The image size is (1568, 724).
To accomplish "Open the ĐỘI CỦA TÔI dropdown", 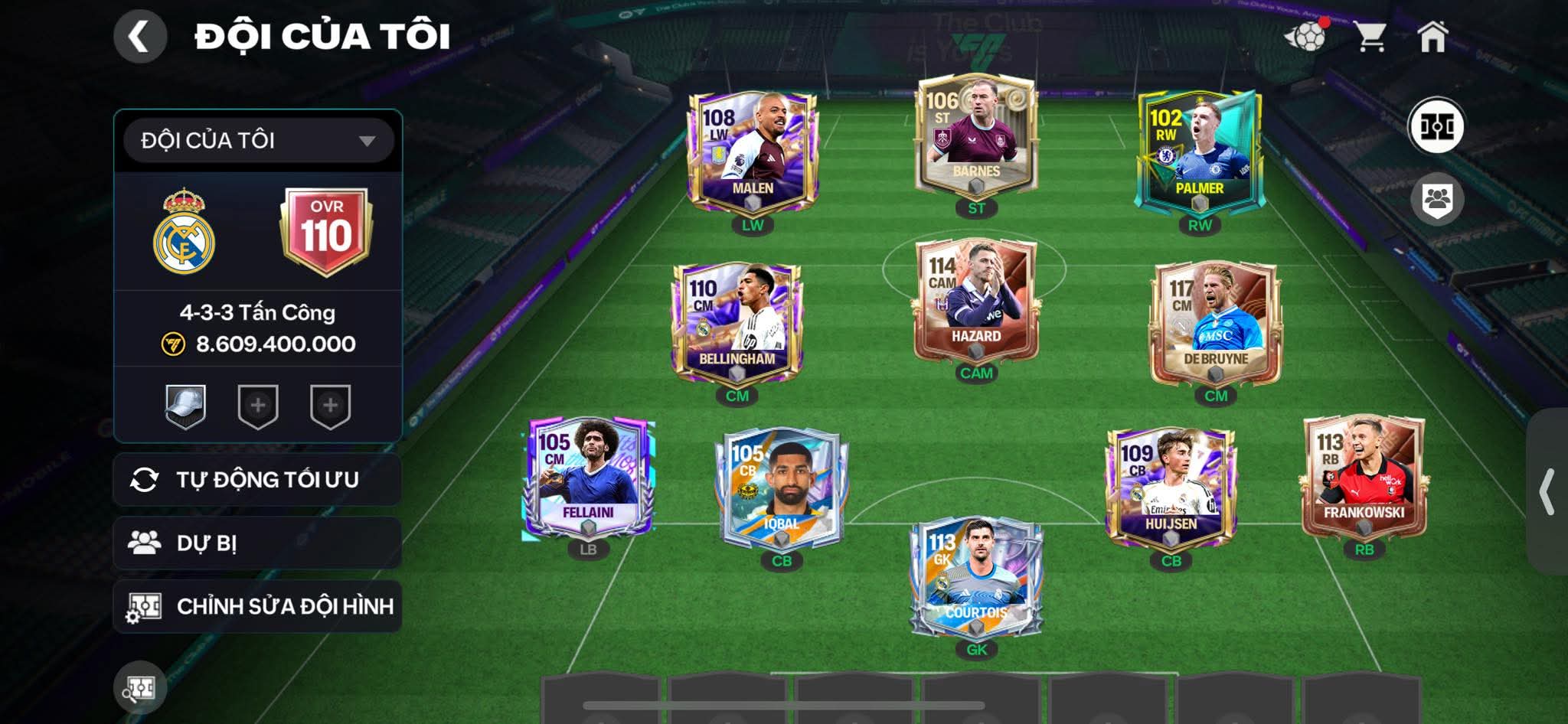I will pyautogui.click(x=258, y=141).
